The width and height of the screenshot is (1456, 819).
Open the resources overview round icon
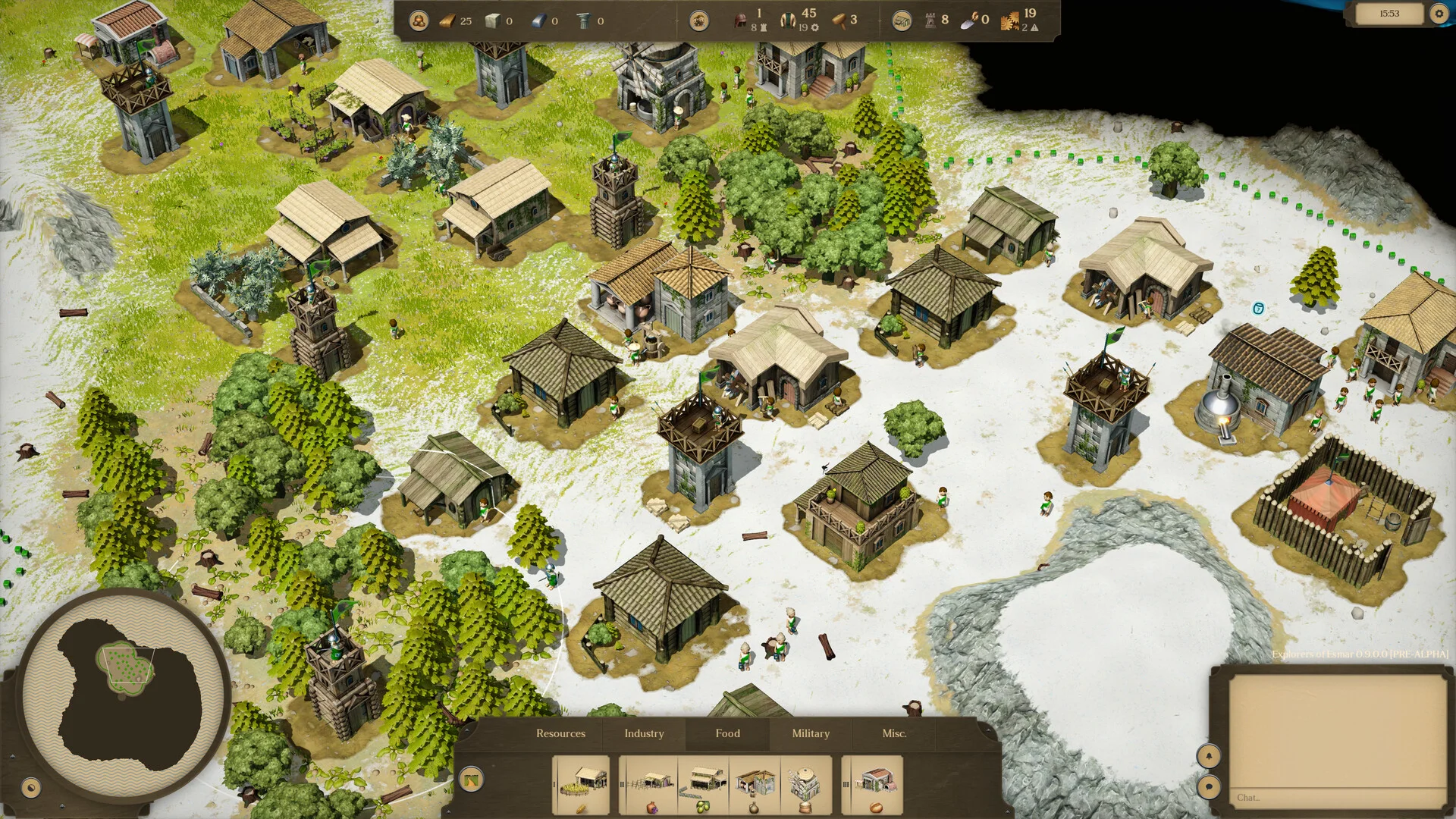point(419,21)
